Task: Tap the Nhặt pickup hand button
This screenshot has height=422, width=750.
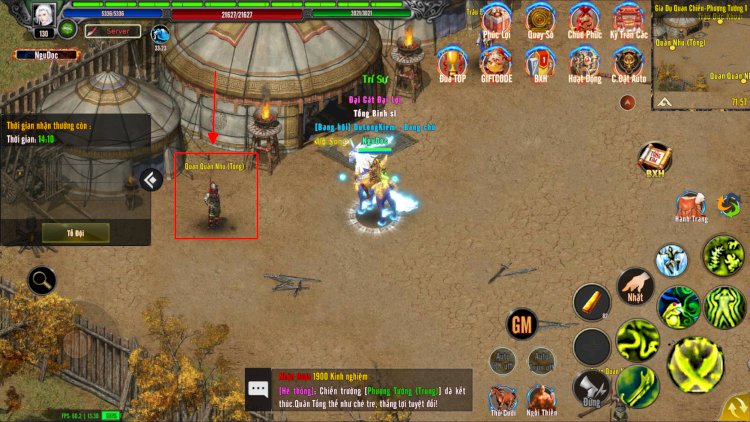Action: pyautogui.click(x=635, y=287)
